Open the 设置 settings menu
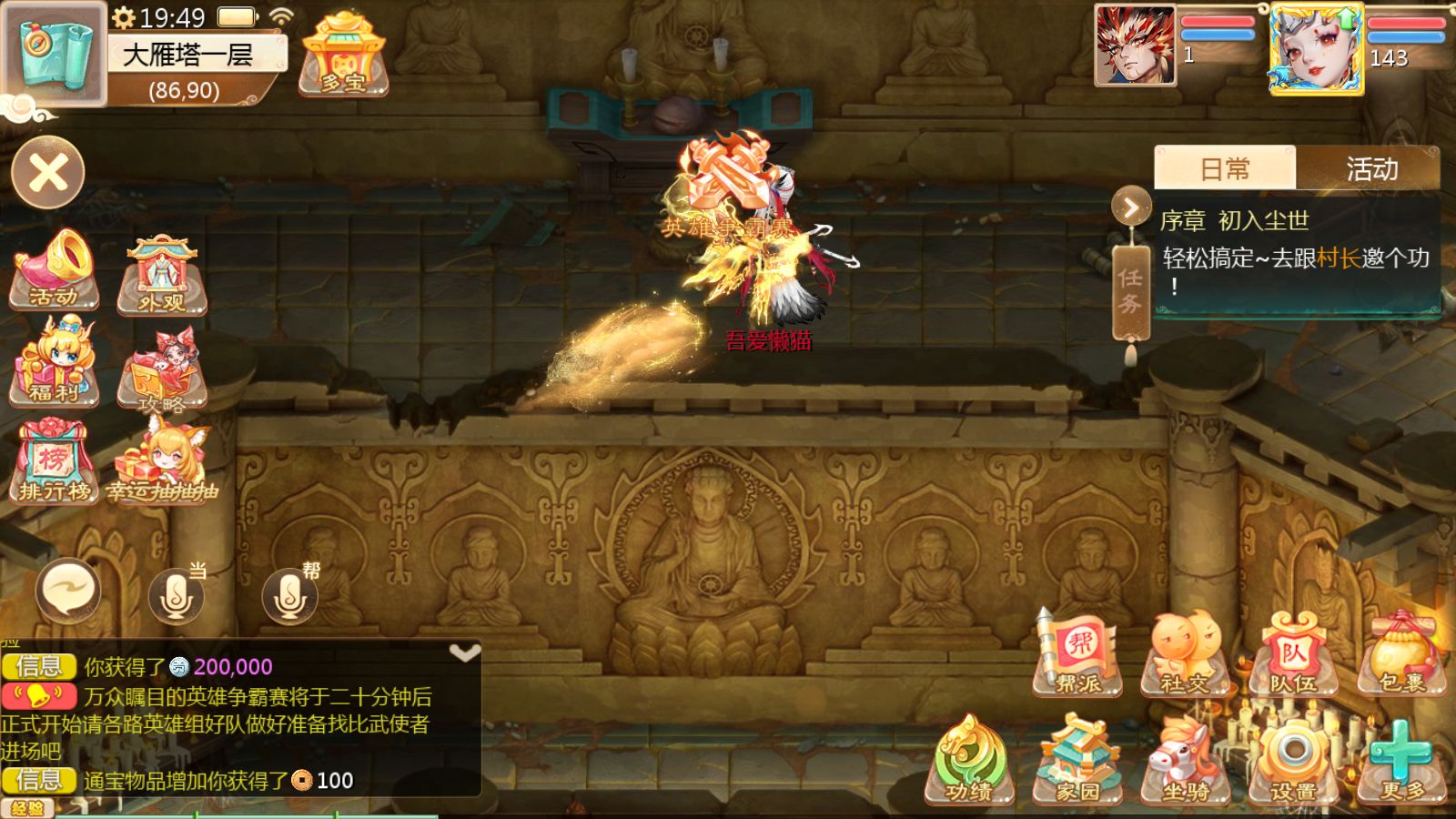Viewport: 1456px width, 819px height. coord(1292,763)
